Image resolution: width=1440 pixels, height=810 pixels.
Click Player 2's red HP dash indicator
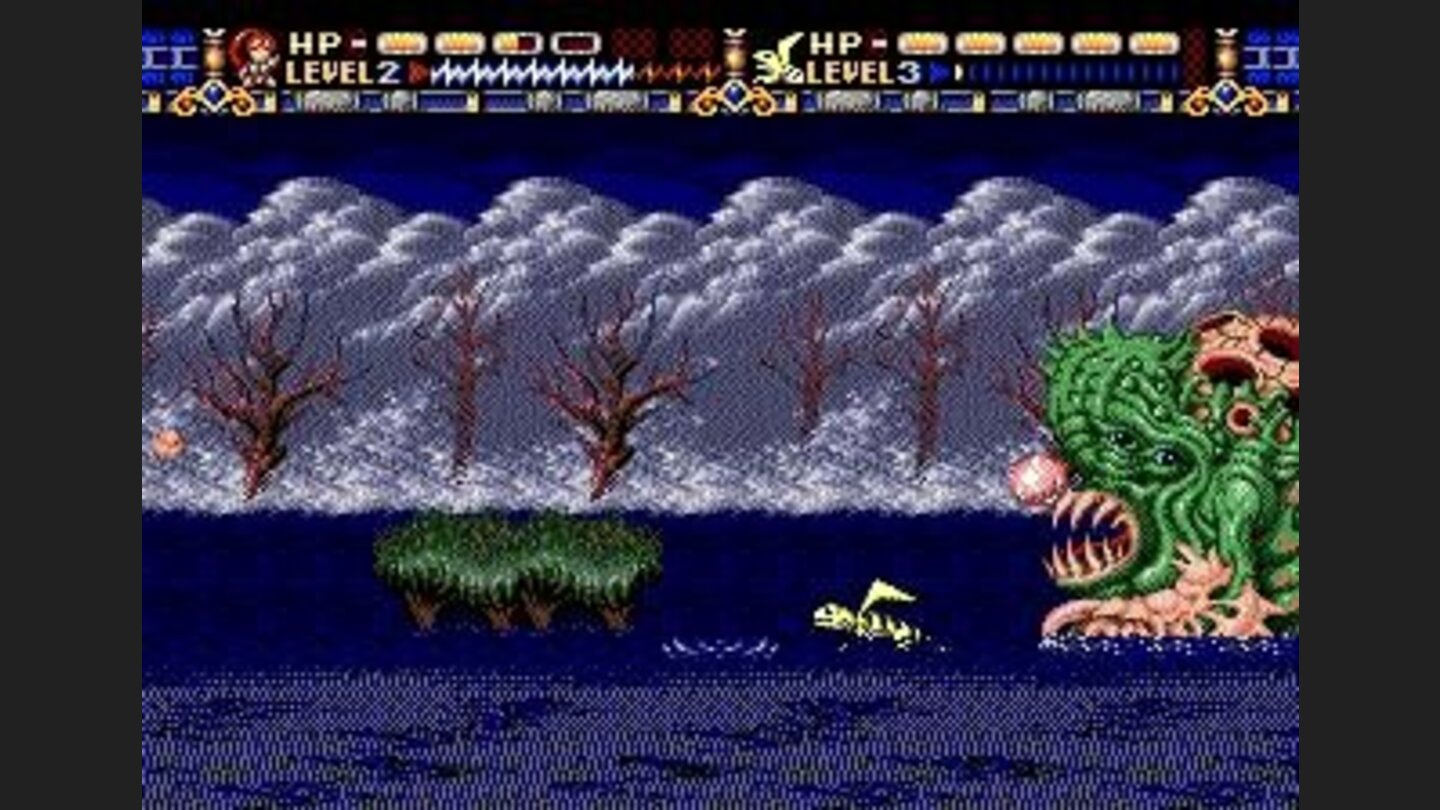pos(878,44)
